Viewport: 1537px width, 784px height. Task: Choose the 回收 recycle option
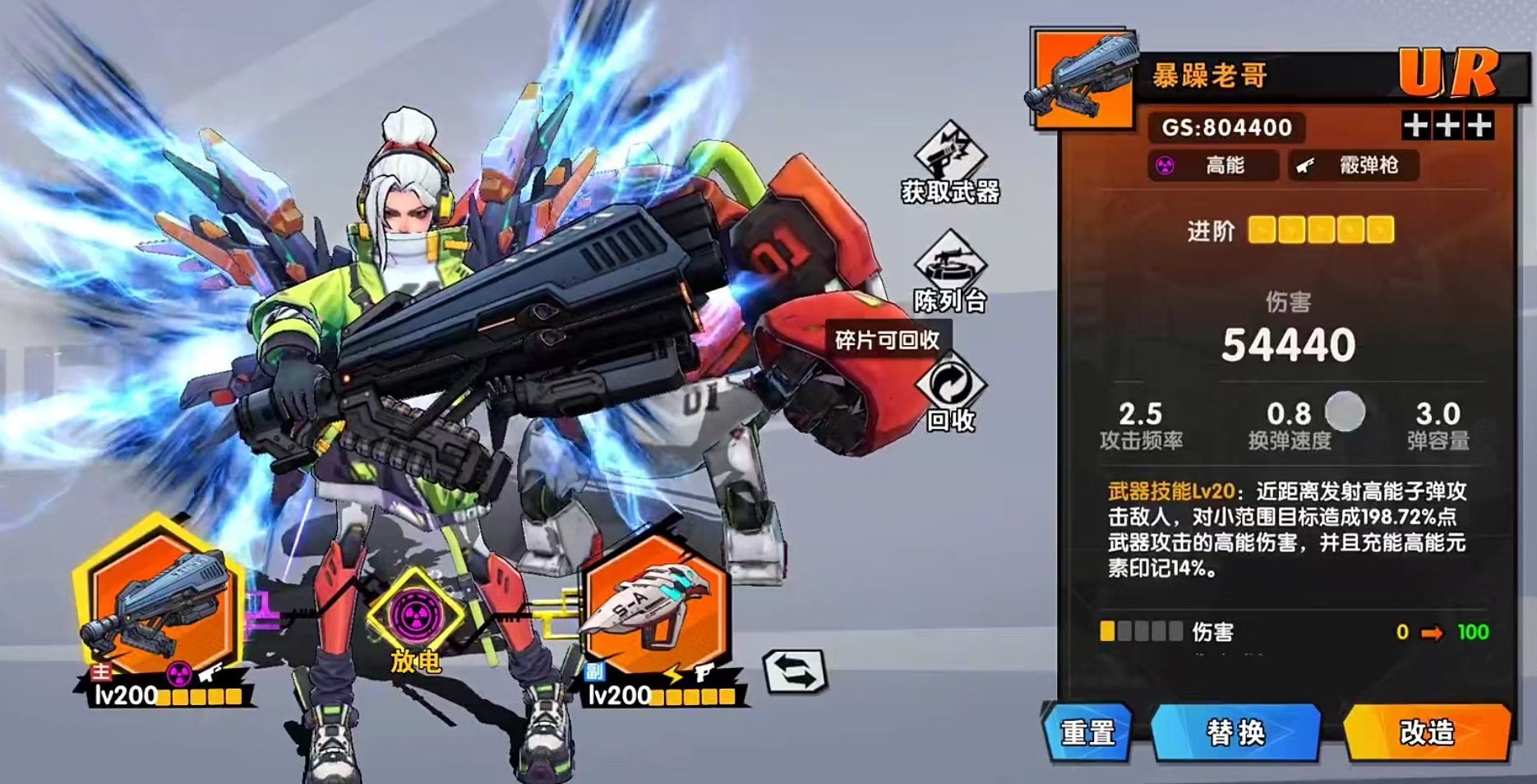click(950, 394)
